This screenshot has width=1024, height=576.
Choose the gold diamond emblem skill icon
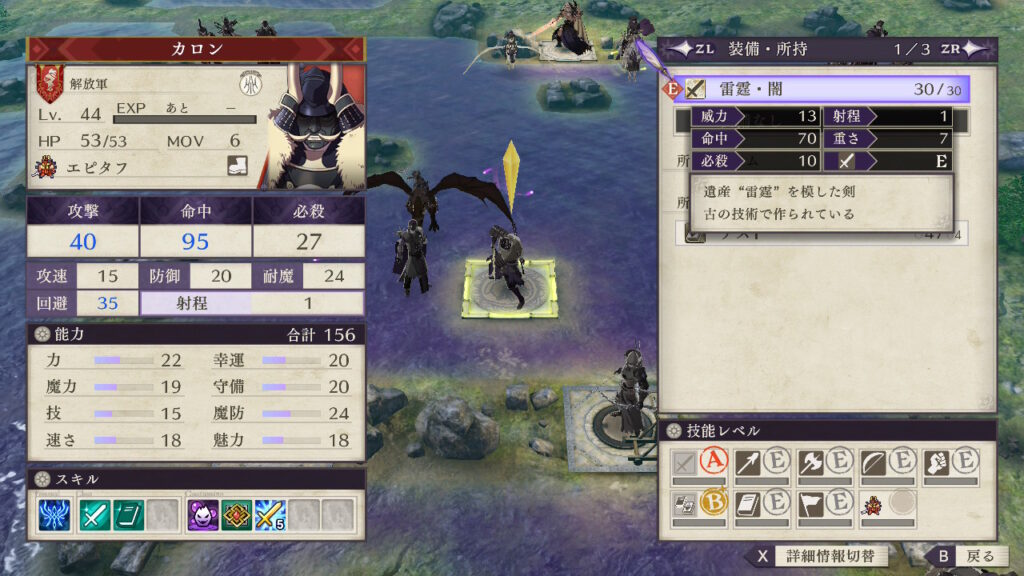236,515
